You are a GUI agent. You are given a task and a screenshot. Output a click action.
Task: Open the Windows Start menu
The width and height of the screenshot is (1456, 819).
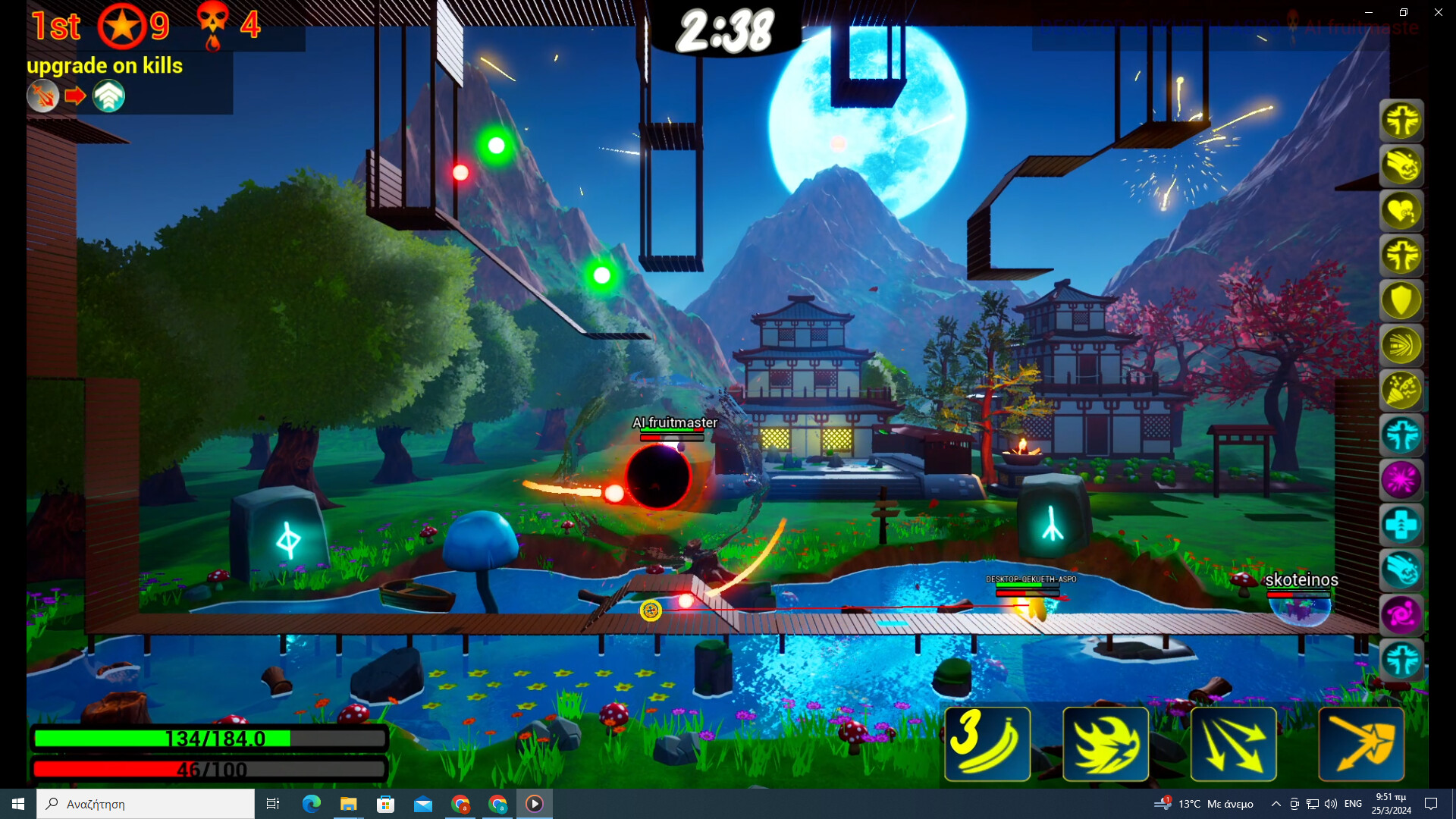[x=16, y=803]
